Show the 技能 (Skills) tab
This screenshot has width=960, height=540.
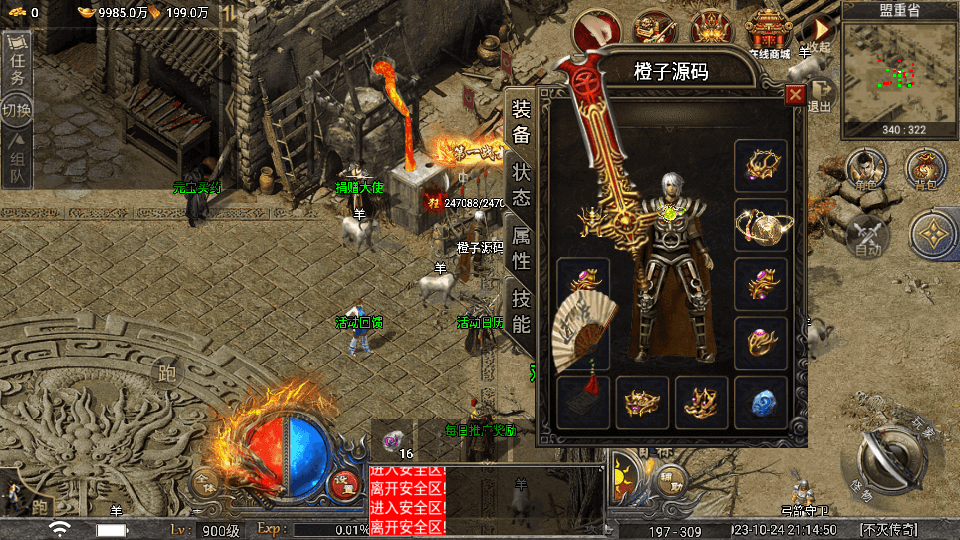point(521,310)
